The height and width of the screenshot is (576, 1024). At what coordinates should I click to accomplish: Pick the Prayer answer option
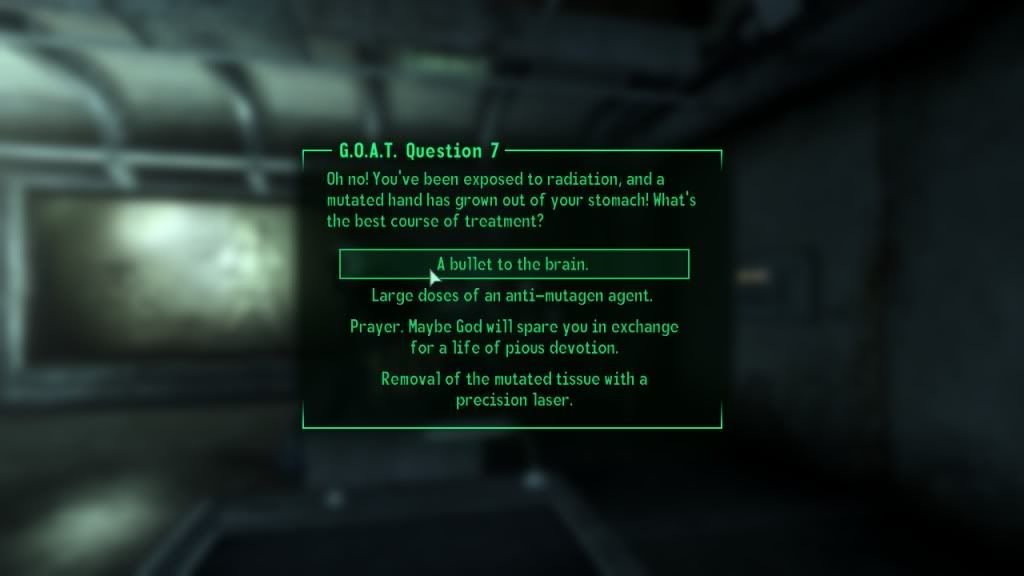[514, 338]
